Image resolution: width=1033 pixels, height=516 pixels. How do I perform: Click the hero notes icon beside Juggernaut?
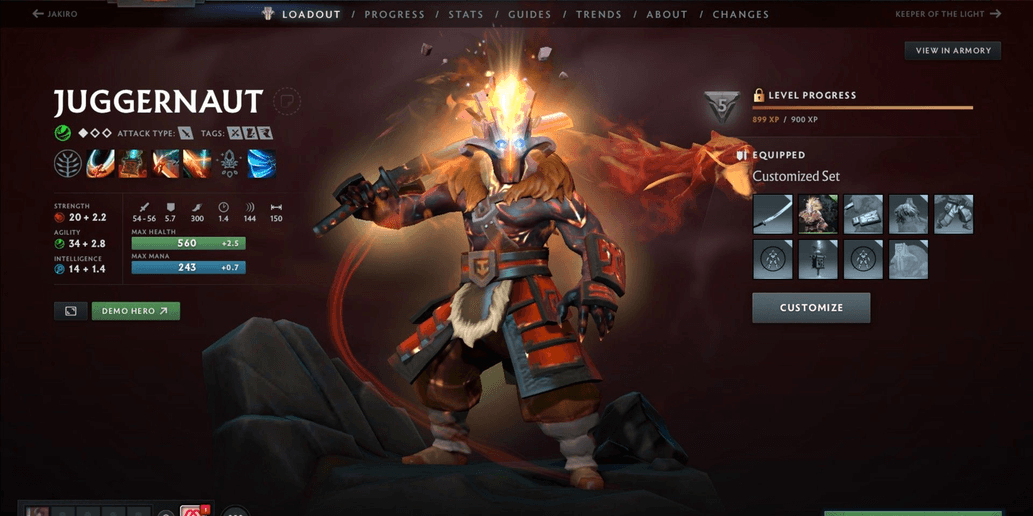[287, 101]
